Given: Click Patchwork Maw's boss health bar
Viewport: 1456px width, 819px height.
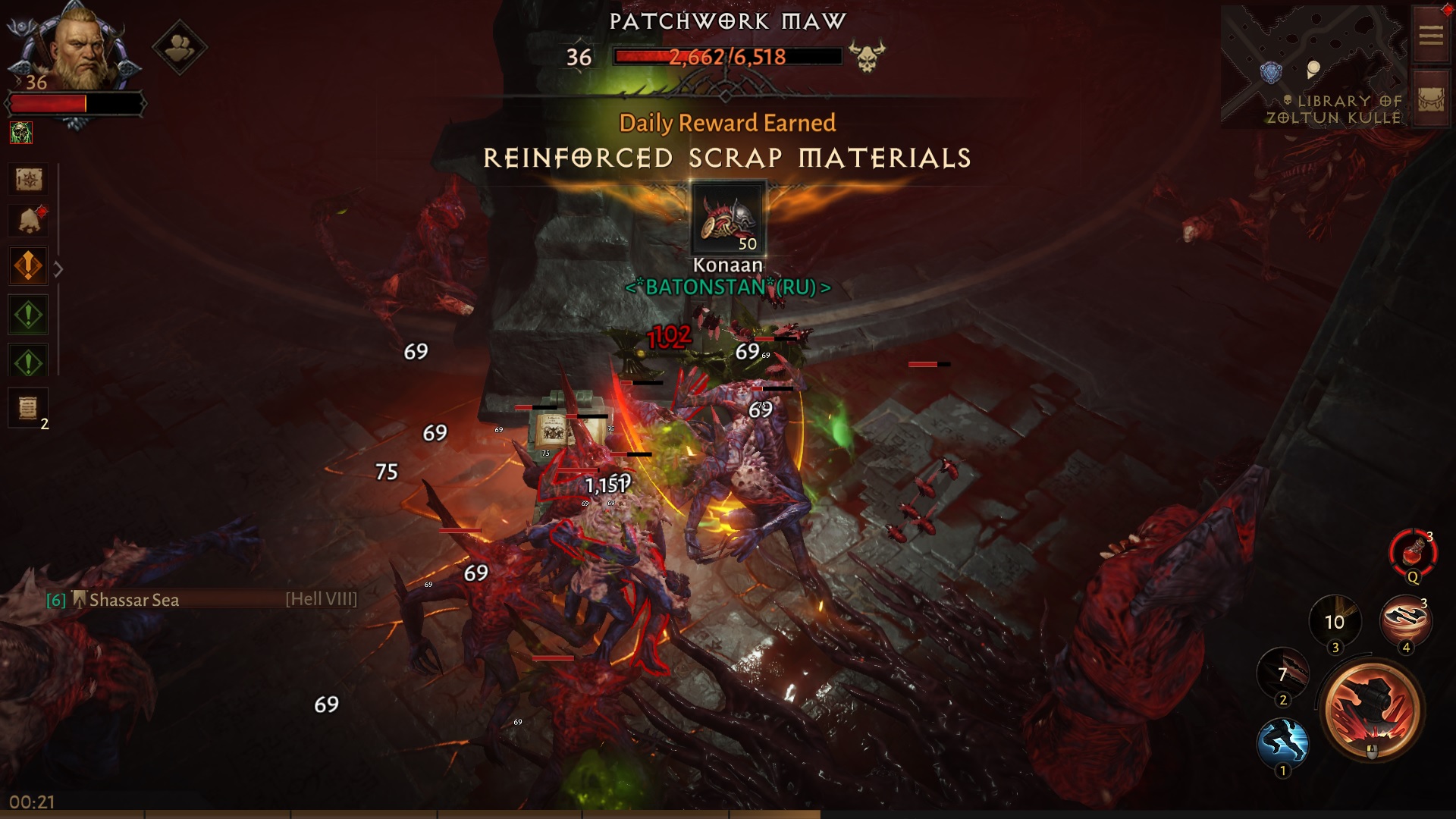Looking at the screenshot, I should click(727, 55).
